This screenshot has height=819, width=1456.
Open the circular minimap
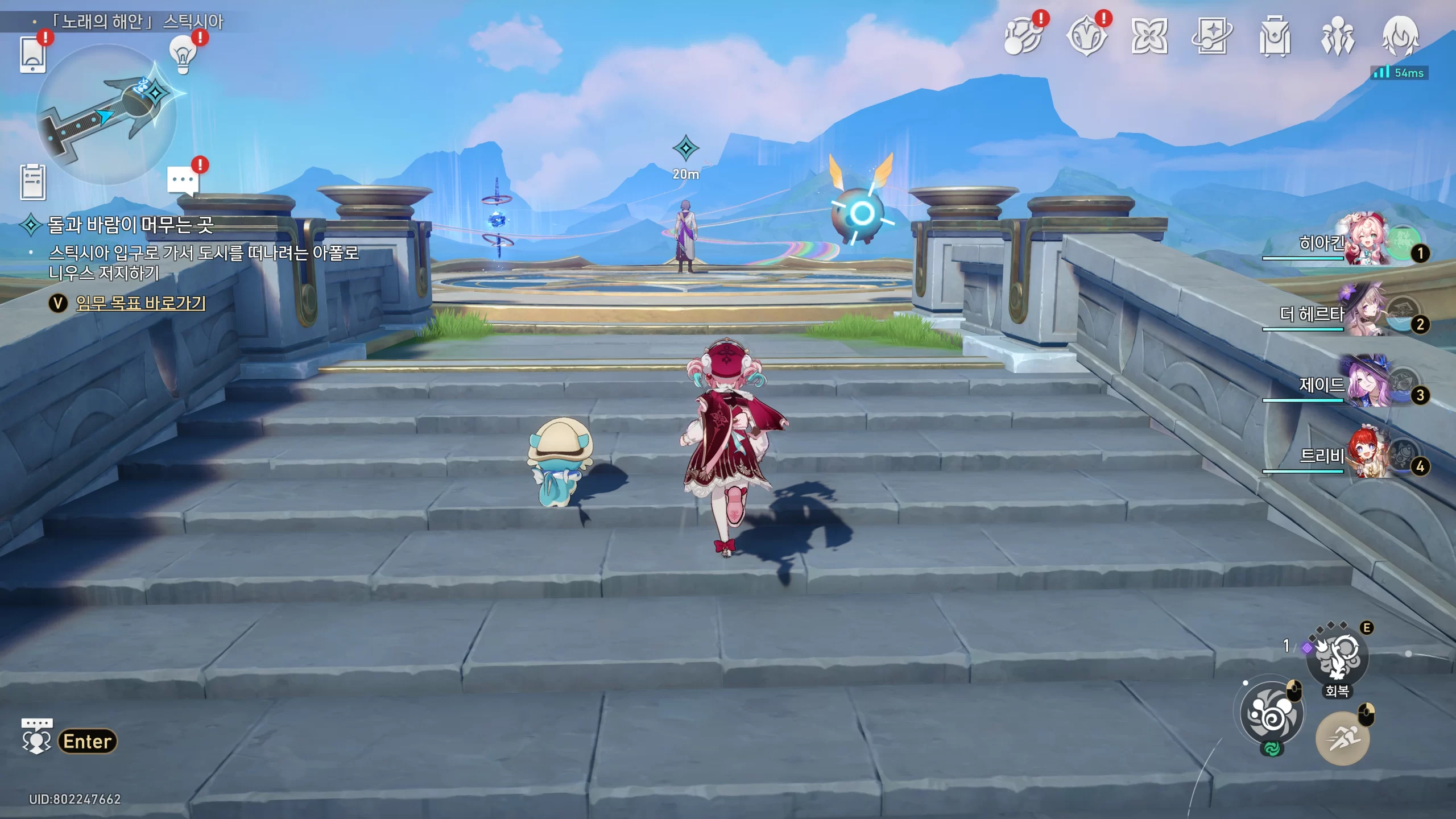tap(106, 114)
